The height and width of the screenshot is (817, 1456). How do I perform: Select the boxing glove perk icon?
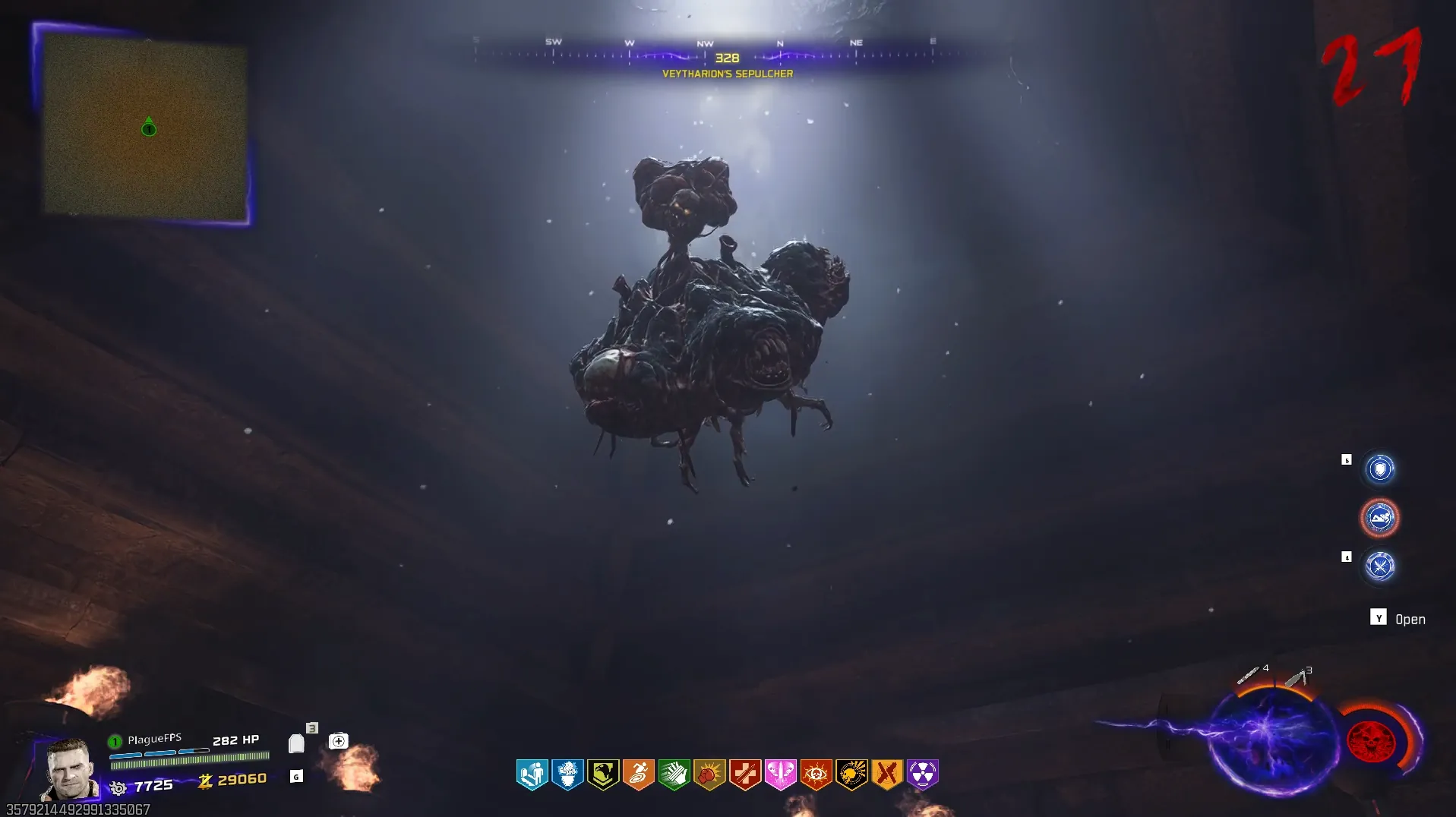pyautogui.click(x=709, y=774)
